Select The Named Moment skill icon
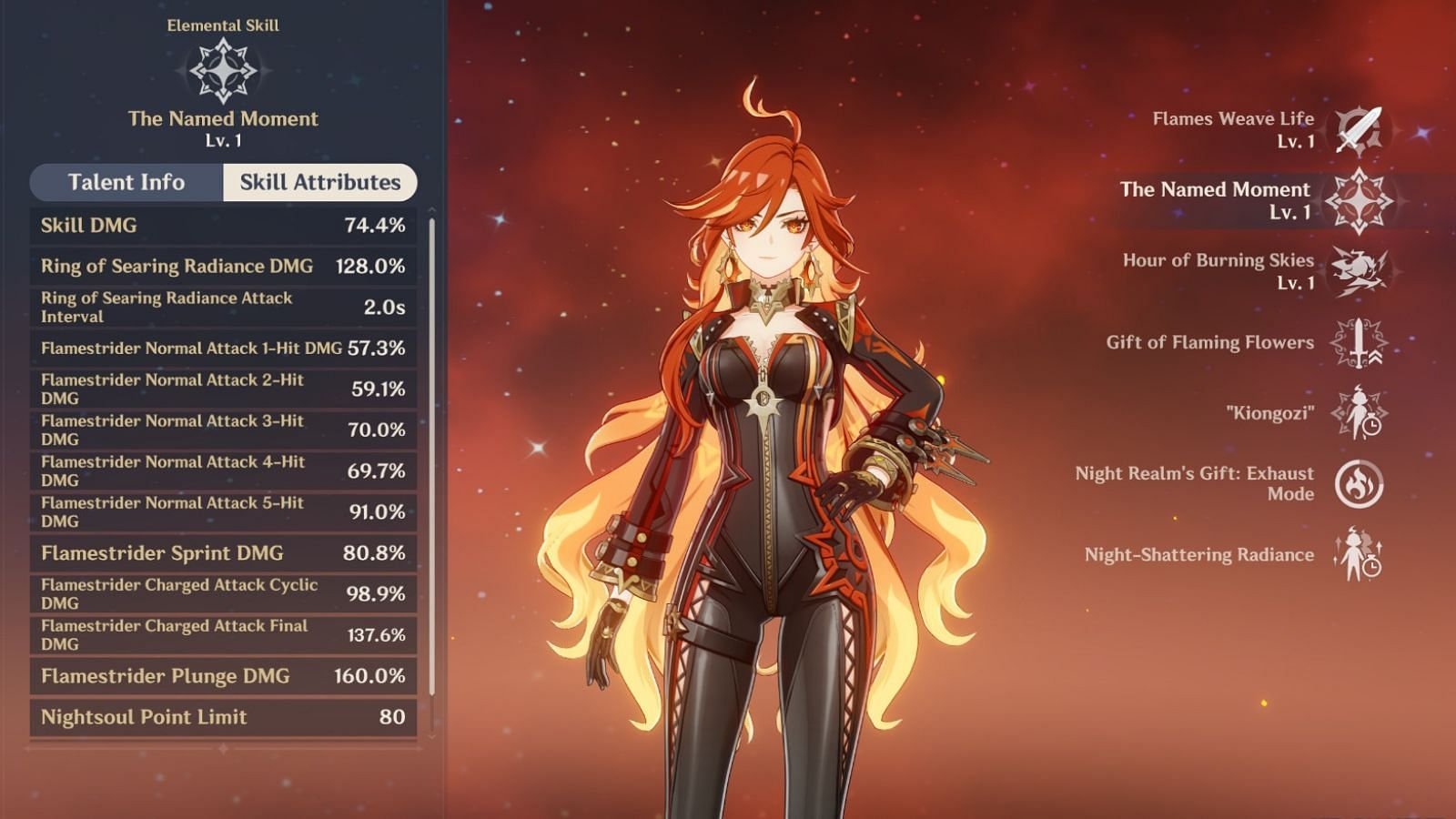The width and height of the screenshot is (1456, 819). point(1358,201)
